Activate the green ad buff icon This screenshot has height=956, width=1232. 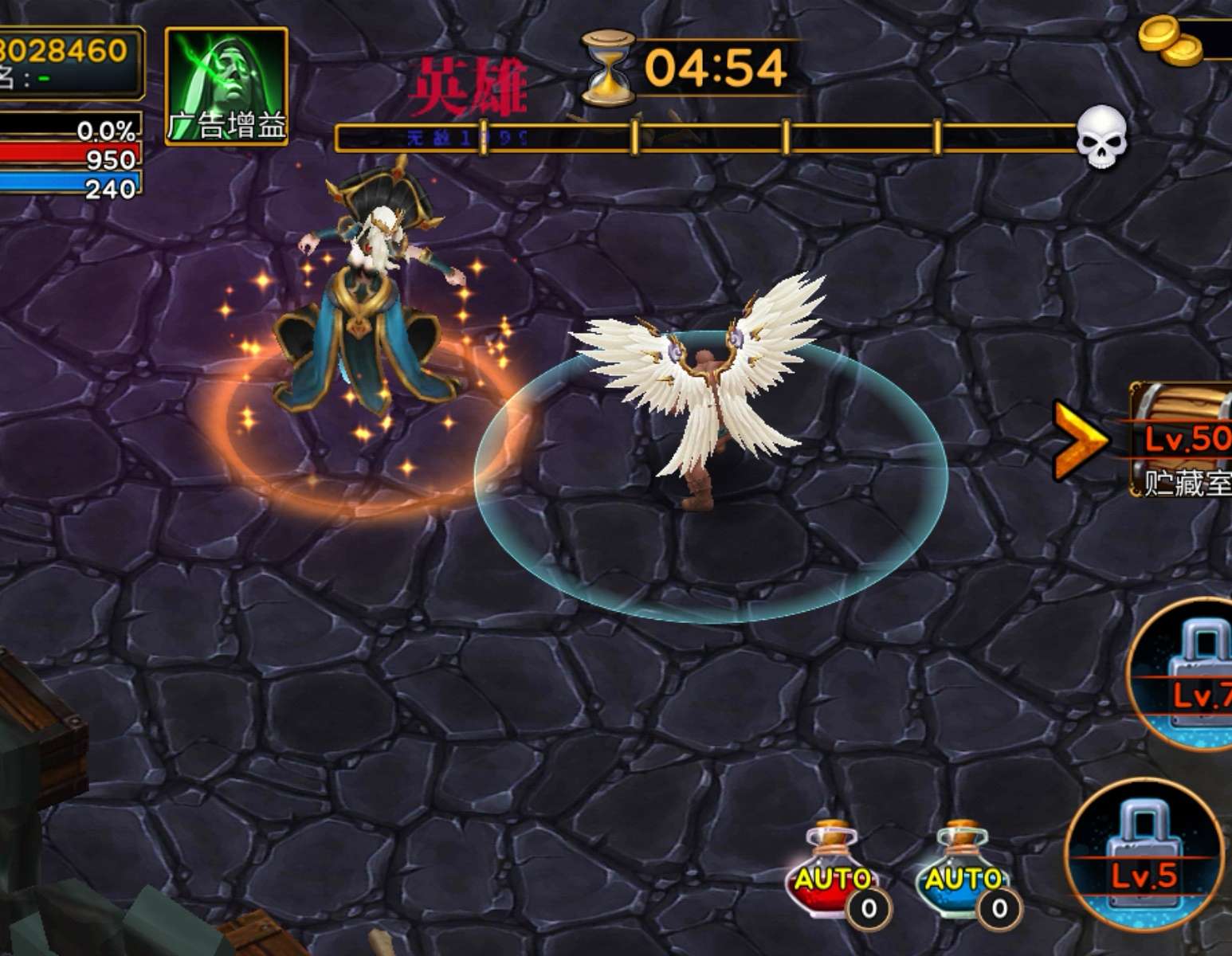coord(226,86)
